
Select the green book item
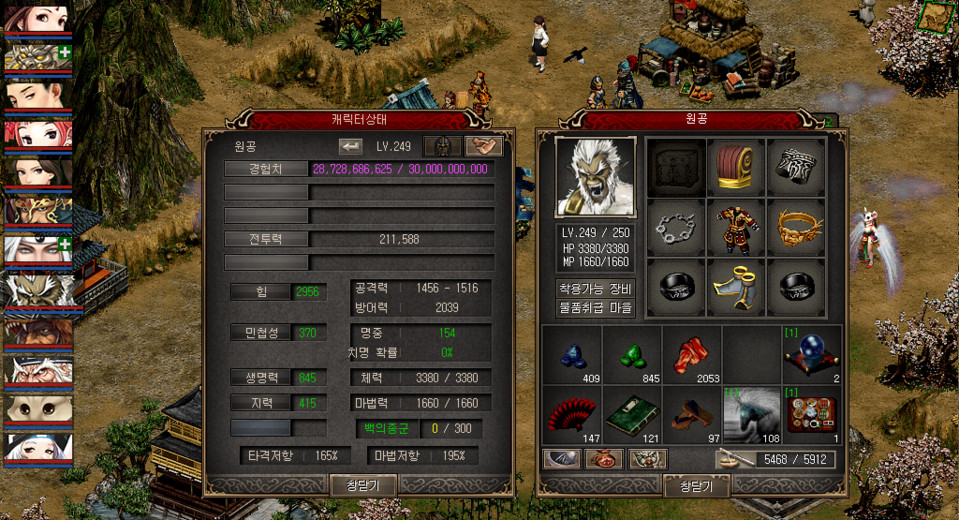631,414
